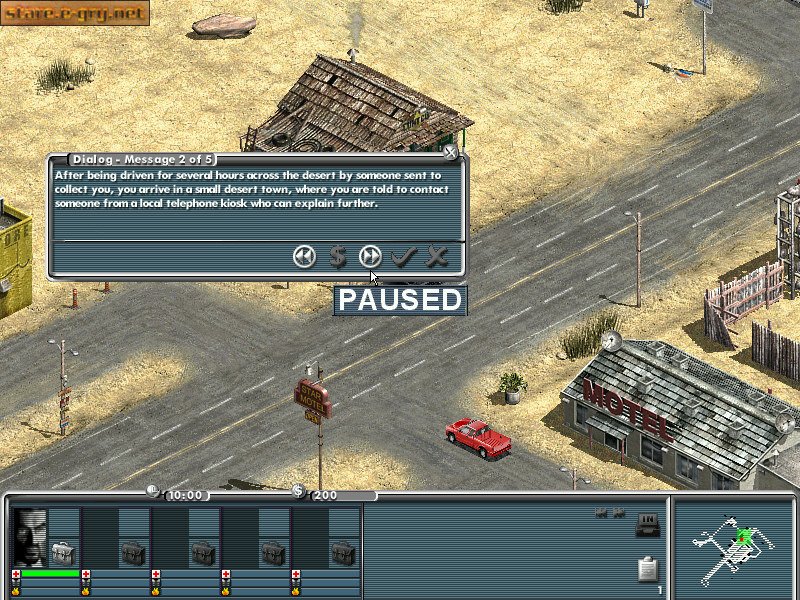This screenshot has width=800, height=600.
Task: Open the clipboard notes icon
Action: coord(648,570)
